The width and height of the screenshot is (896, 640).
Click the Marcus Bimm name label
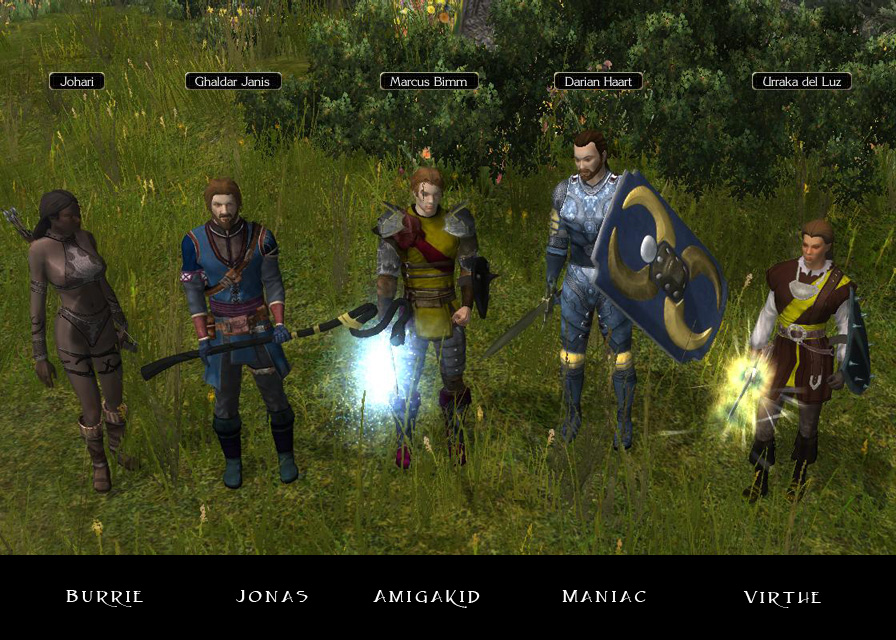429,81
